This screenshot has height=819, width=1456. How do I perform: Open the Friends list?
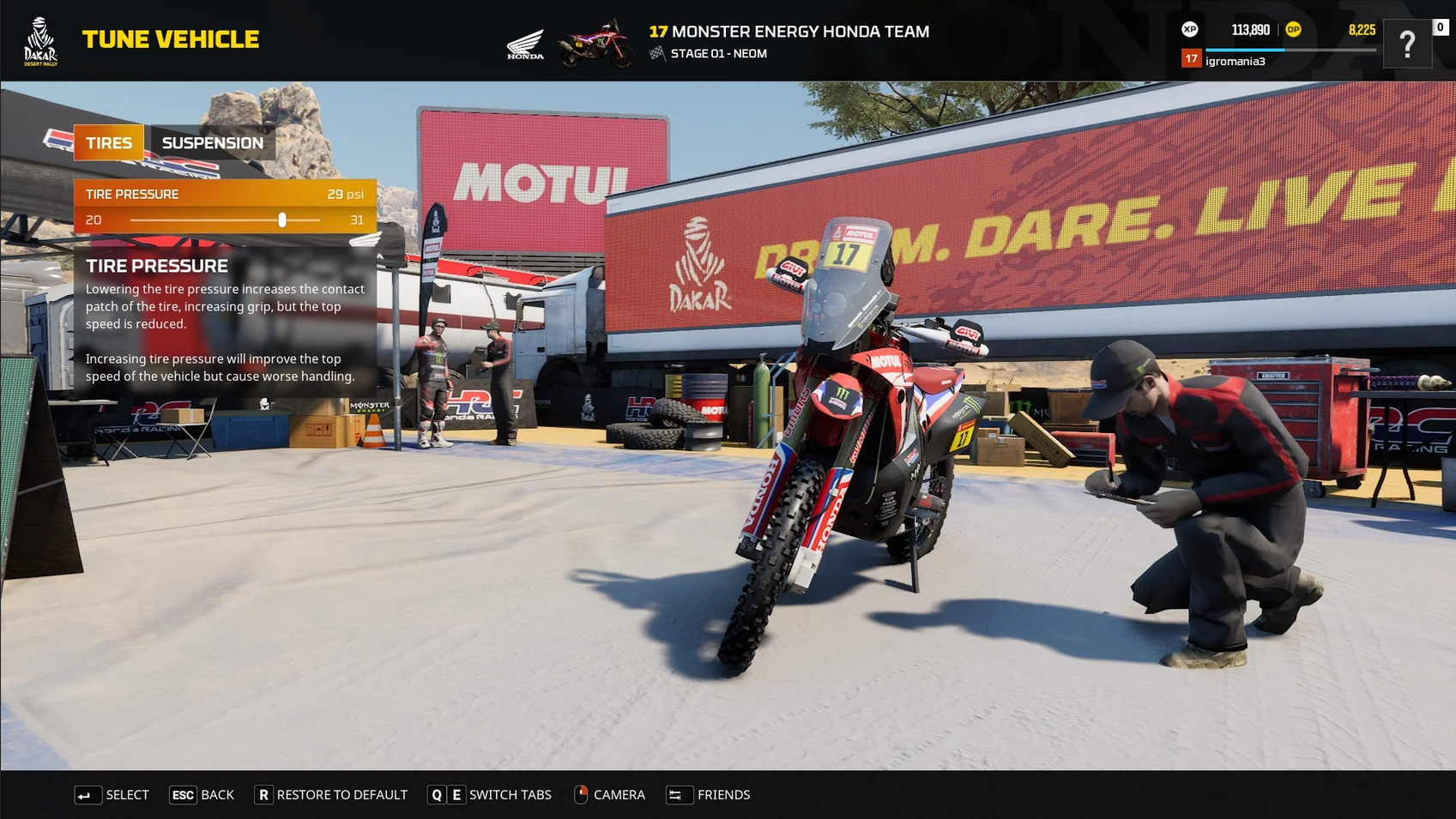pyautogui.click(x=708, y=795)
